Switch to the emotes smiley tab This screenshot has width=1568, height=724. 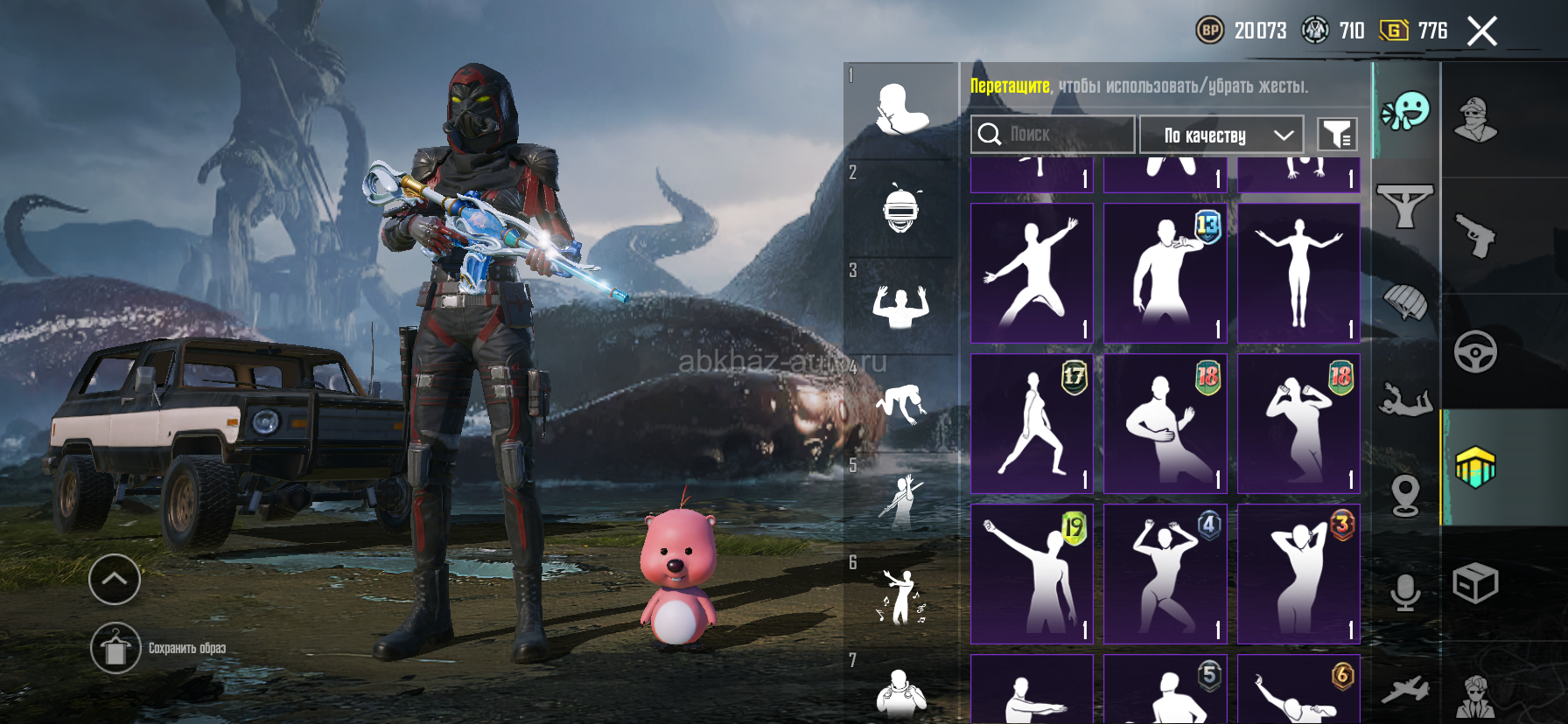[1405, 111]
